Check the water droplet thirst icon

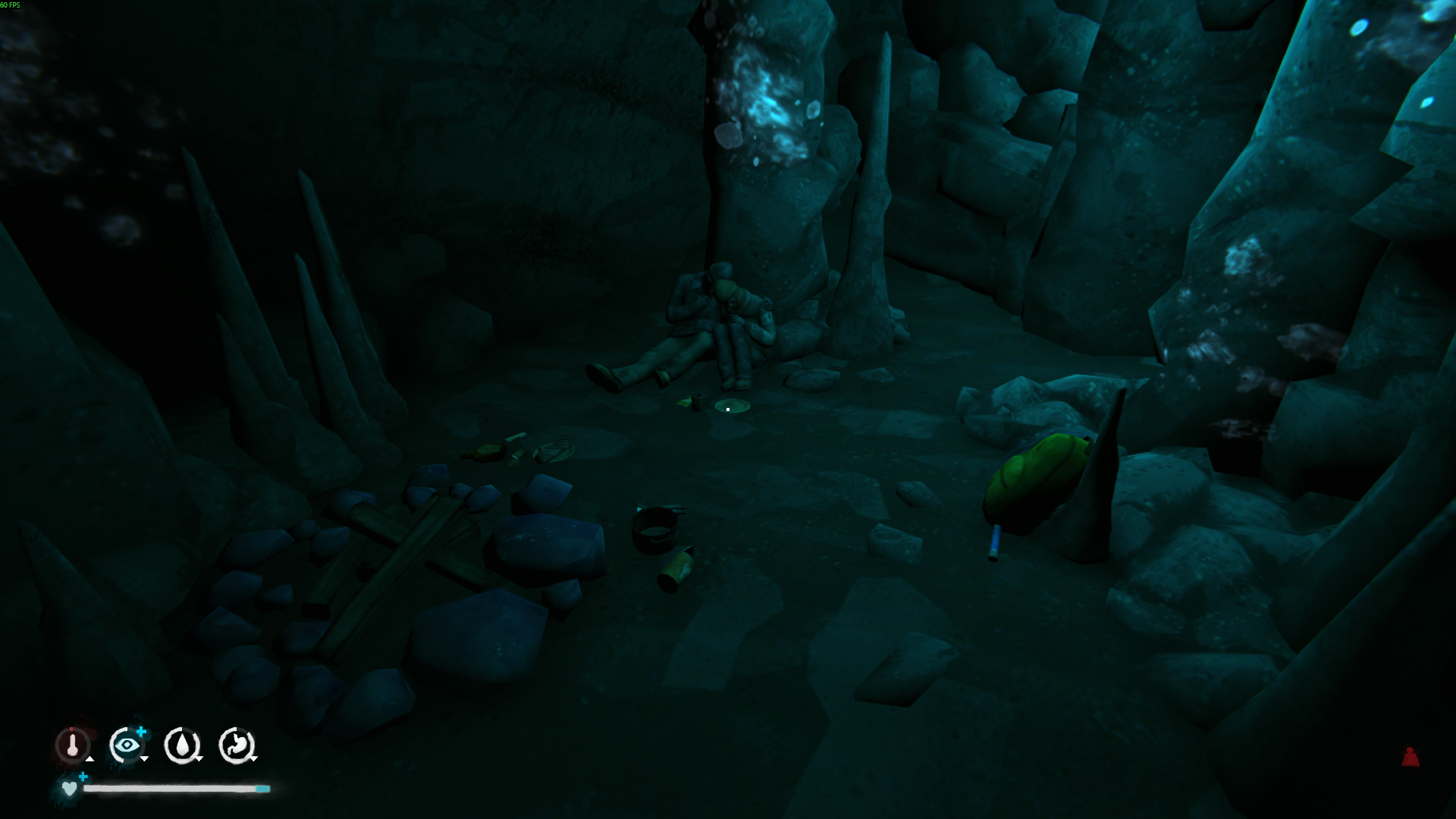(182, 745)
